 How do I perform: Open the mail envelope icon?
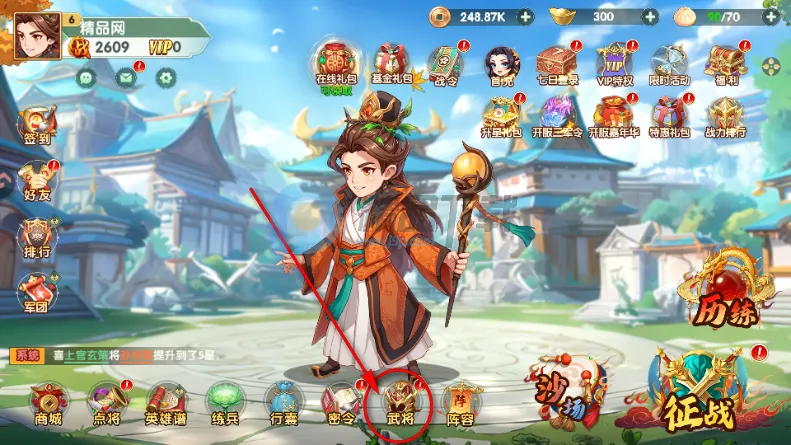125,76
